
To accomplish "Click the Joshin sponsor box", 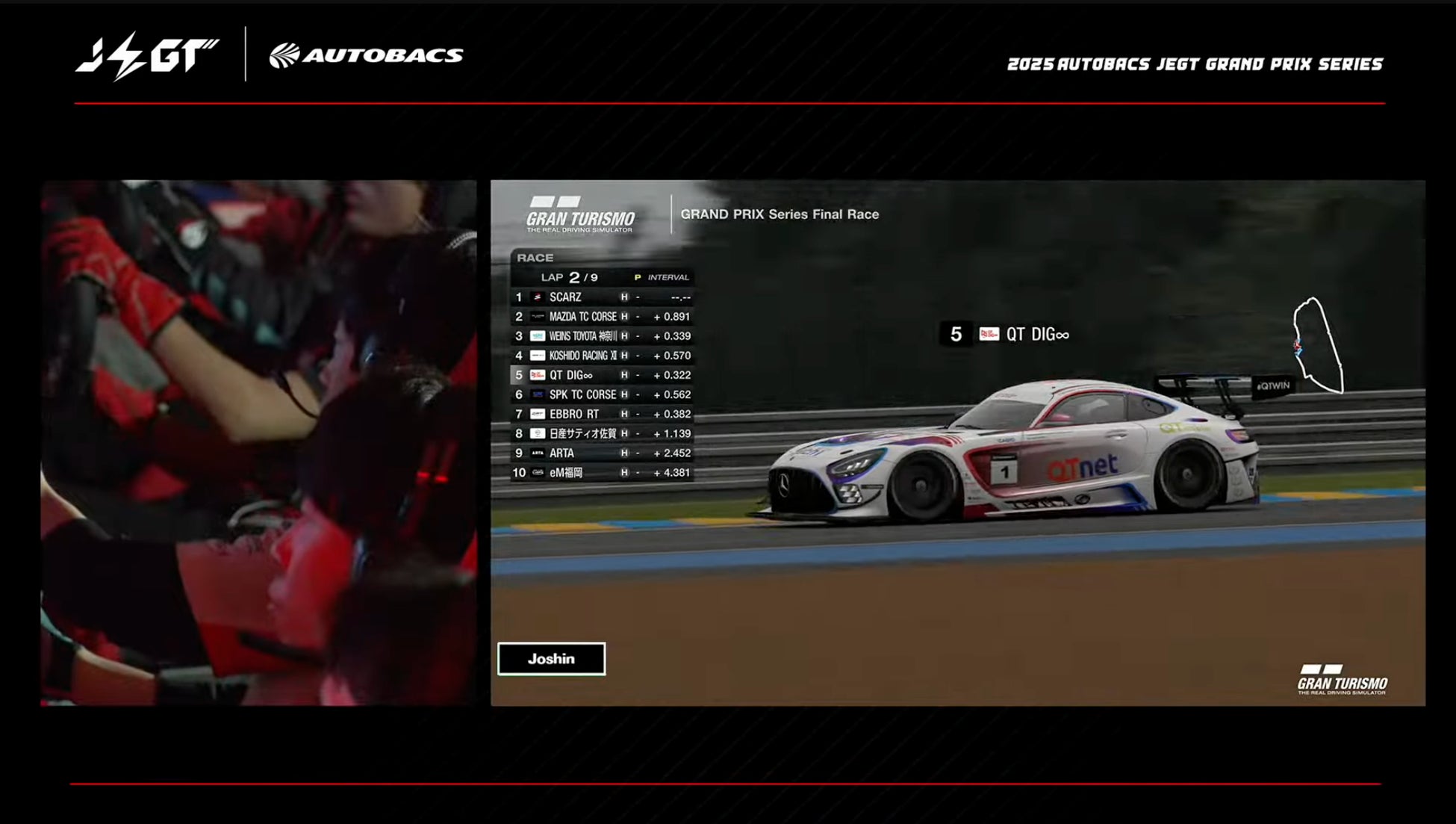I will coord(551,659).
